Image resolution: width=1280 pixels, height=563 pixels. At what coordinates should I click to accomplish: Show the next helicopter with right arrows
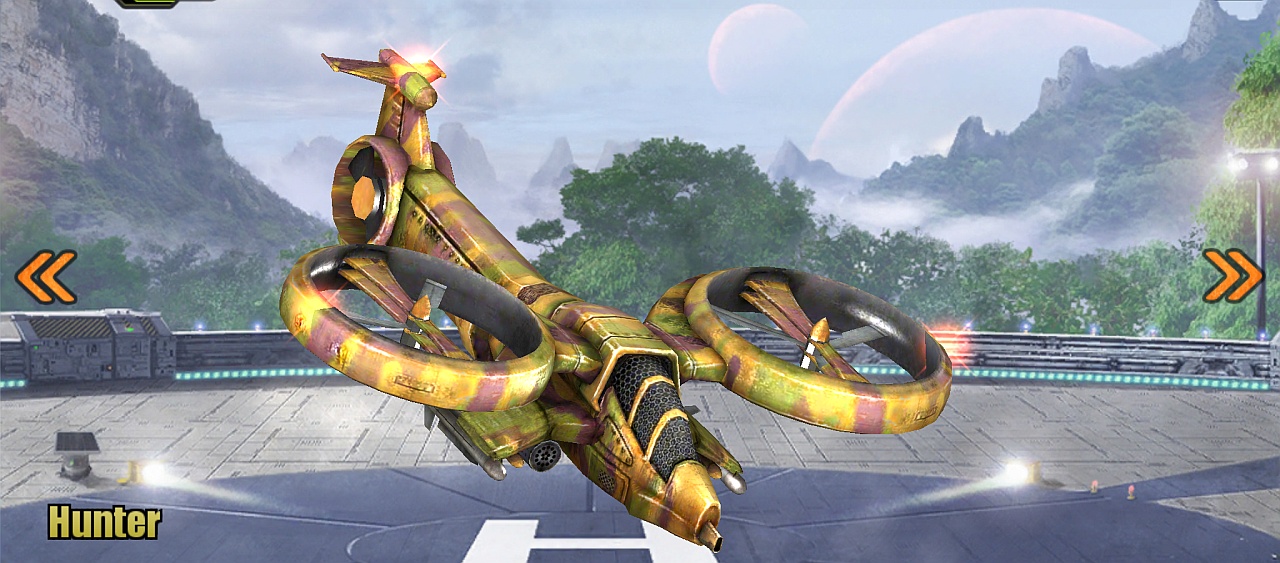[1232, 276]
